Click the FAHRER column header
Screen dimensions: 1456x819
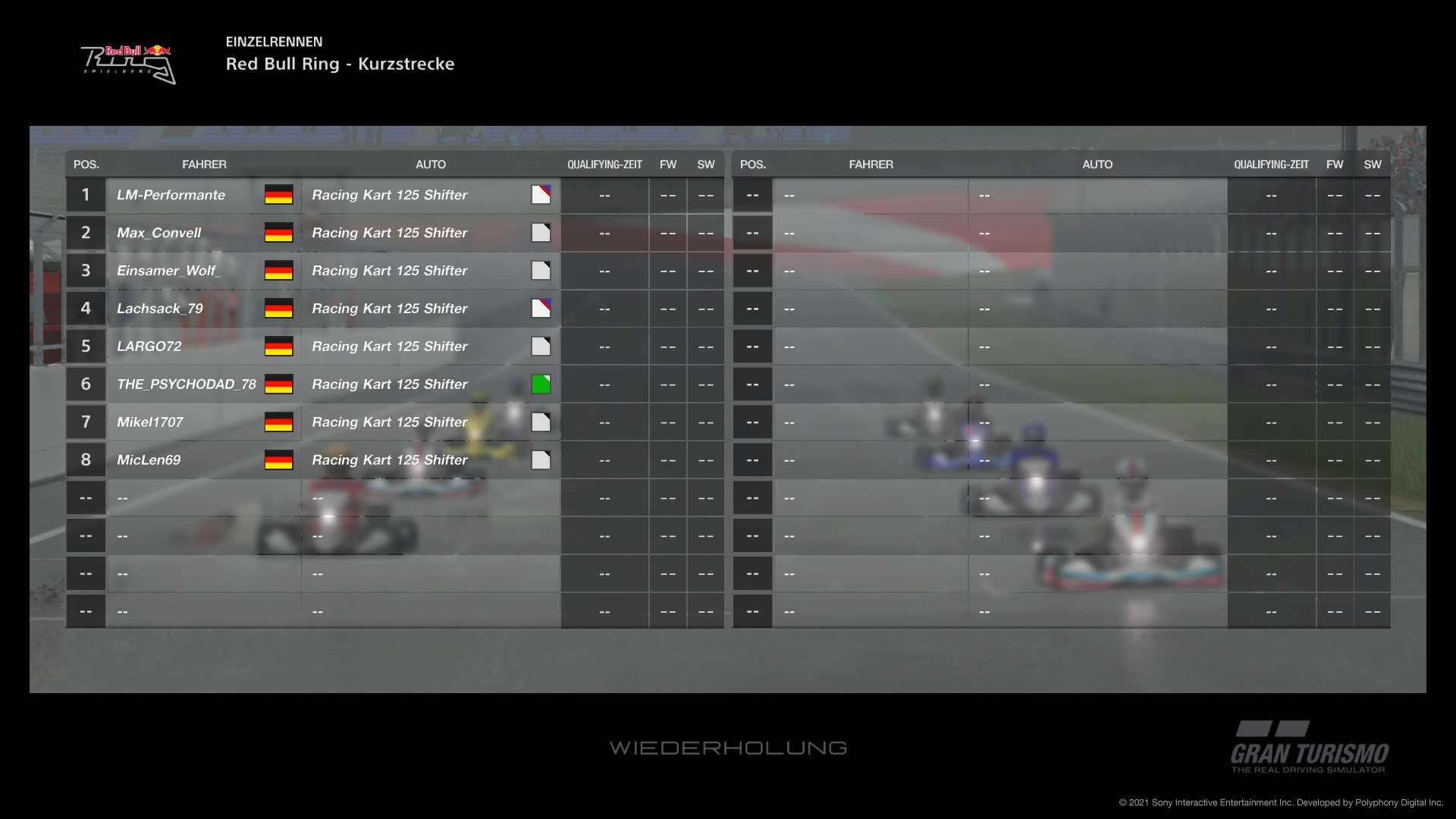click(x=205, y=164)
